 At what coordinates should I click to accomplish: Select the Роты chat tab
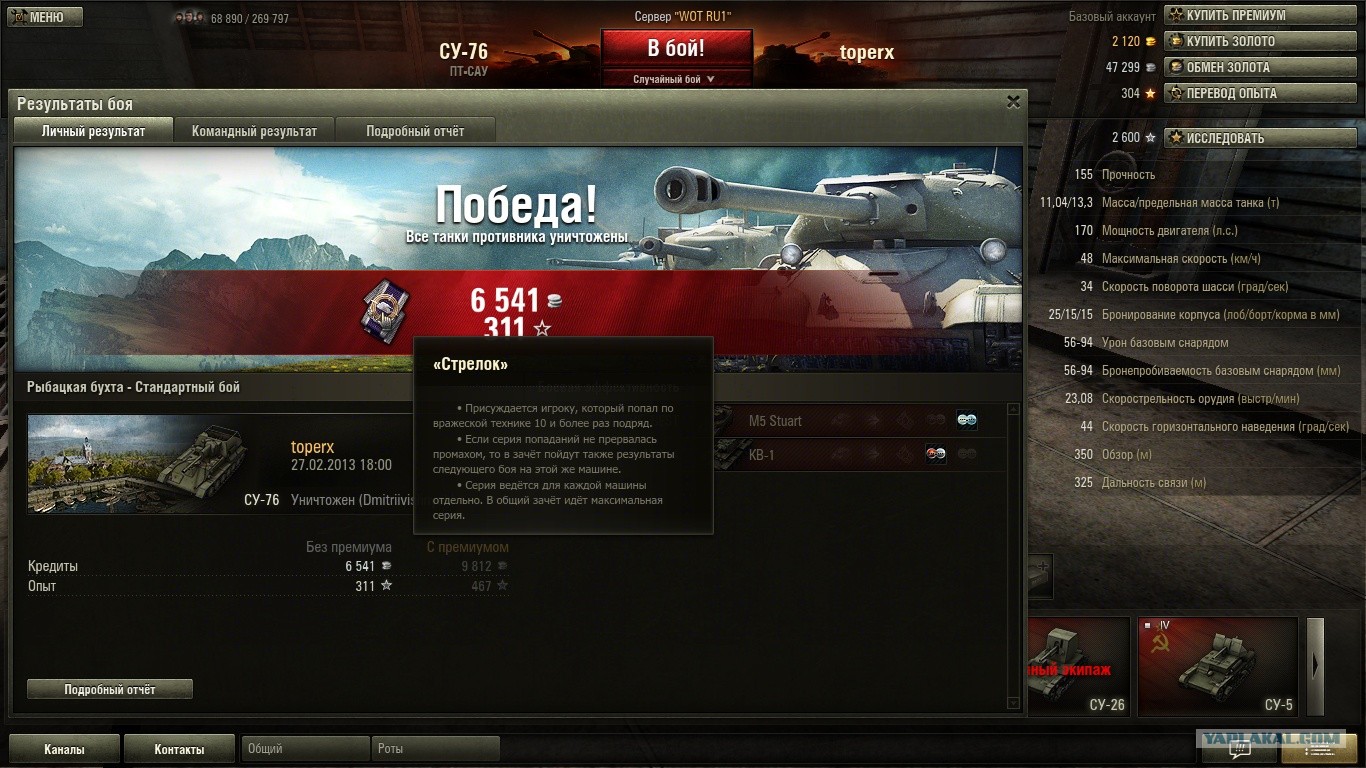click(435, 749)
